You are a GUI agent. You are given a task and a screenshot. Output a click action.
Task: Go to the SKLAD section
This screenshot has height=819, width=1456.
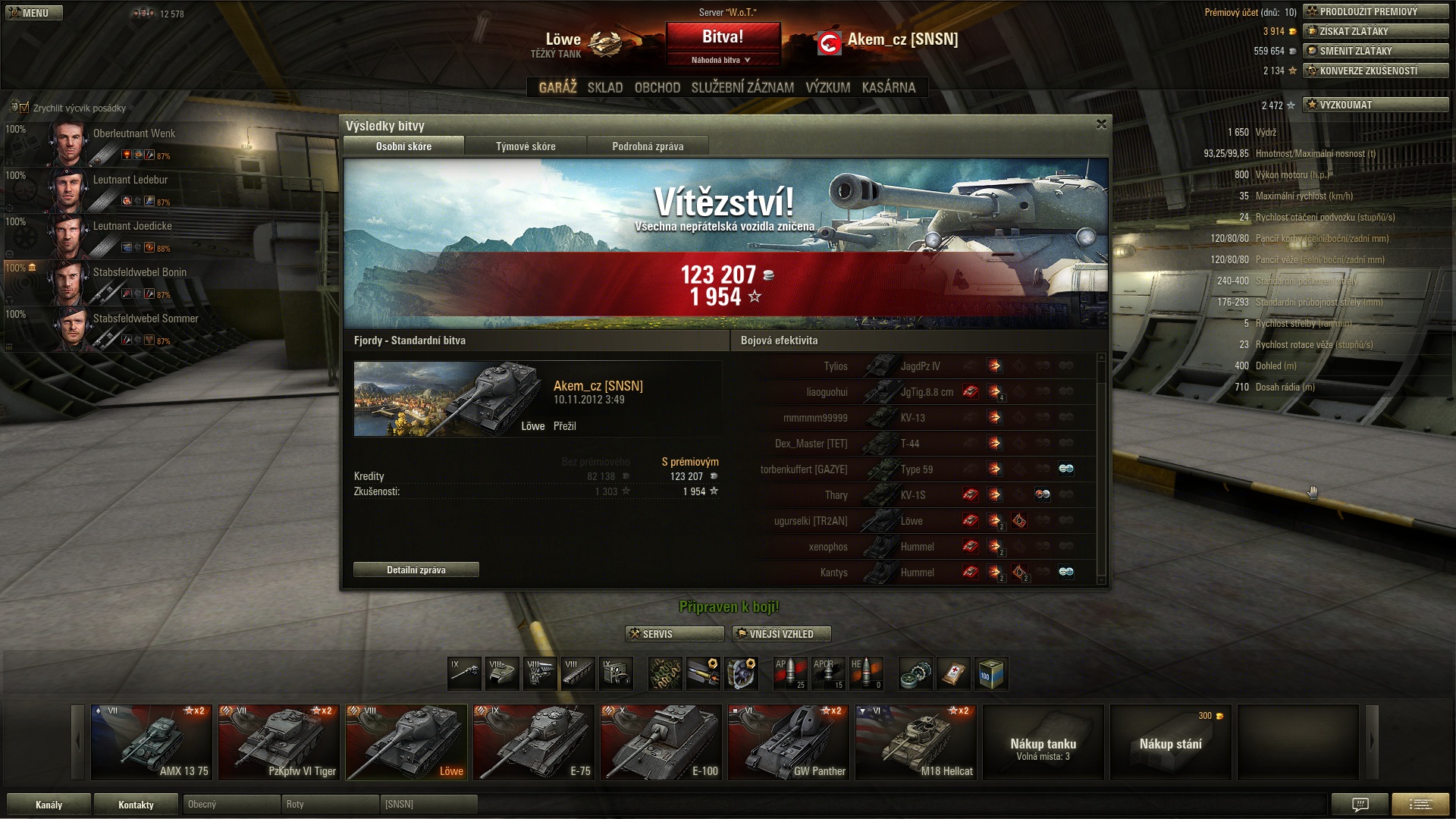604,87
